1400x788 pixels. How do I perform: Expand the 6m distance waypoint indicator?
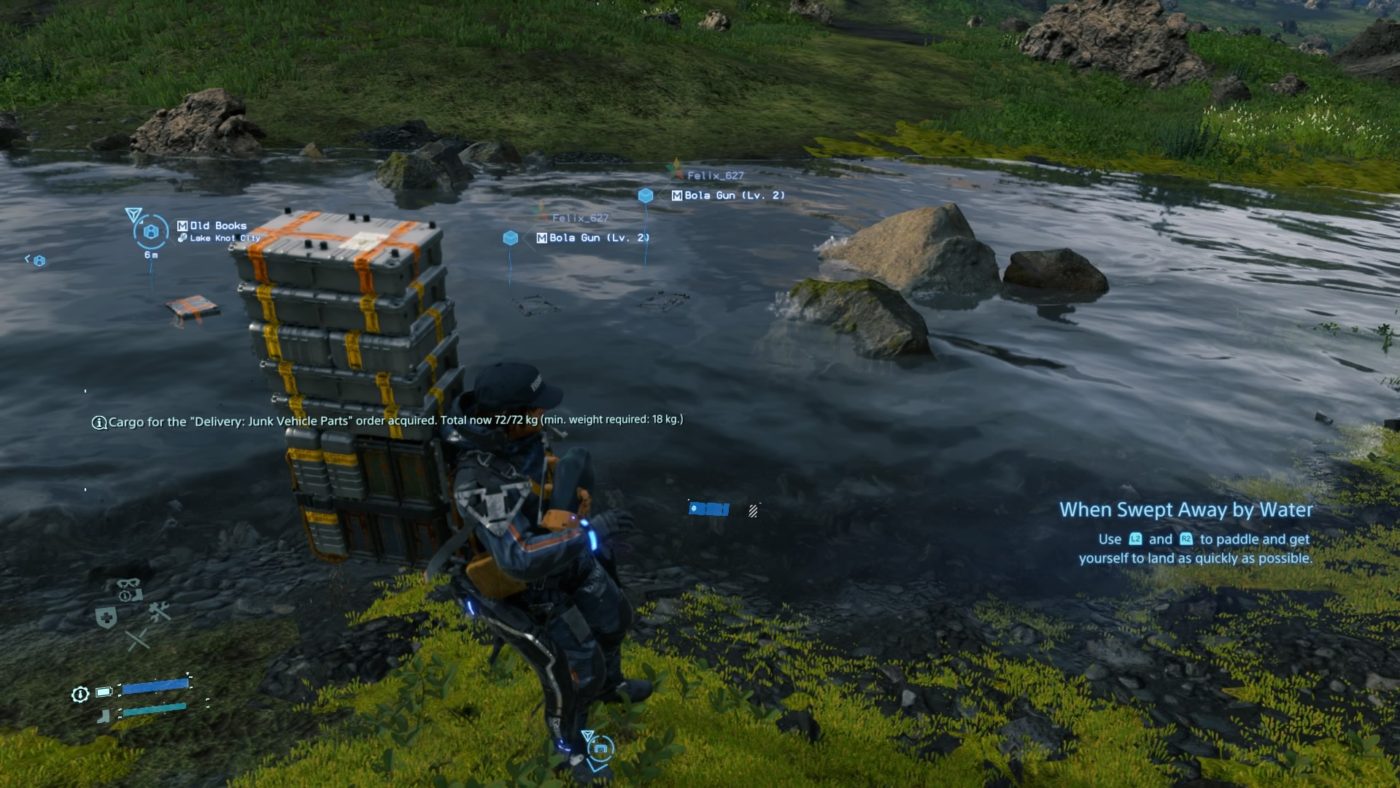152,254
